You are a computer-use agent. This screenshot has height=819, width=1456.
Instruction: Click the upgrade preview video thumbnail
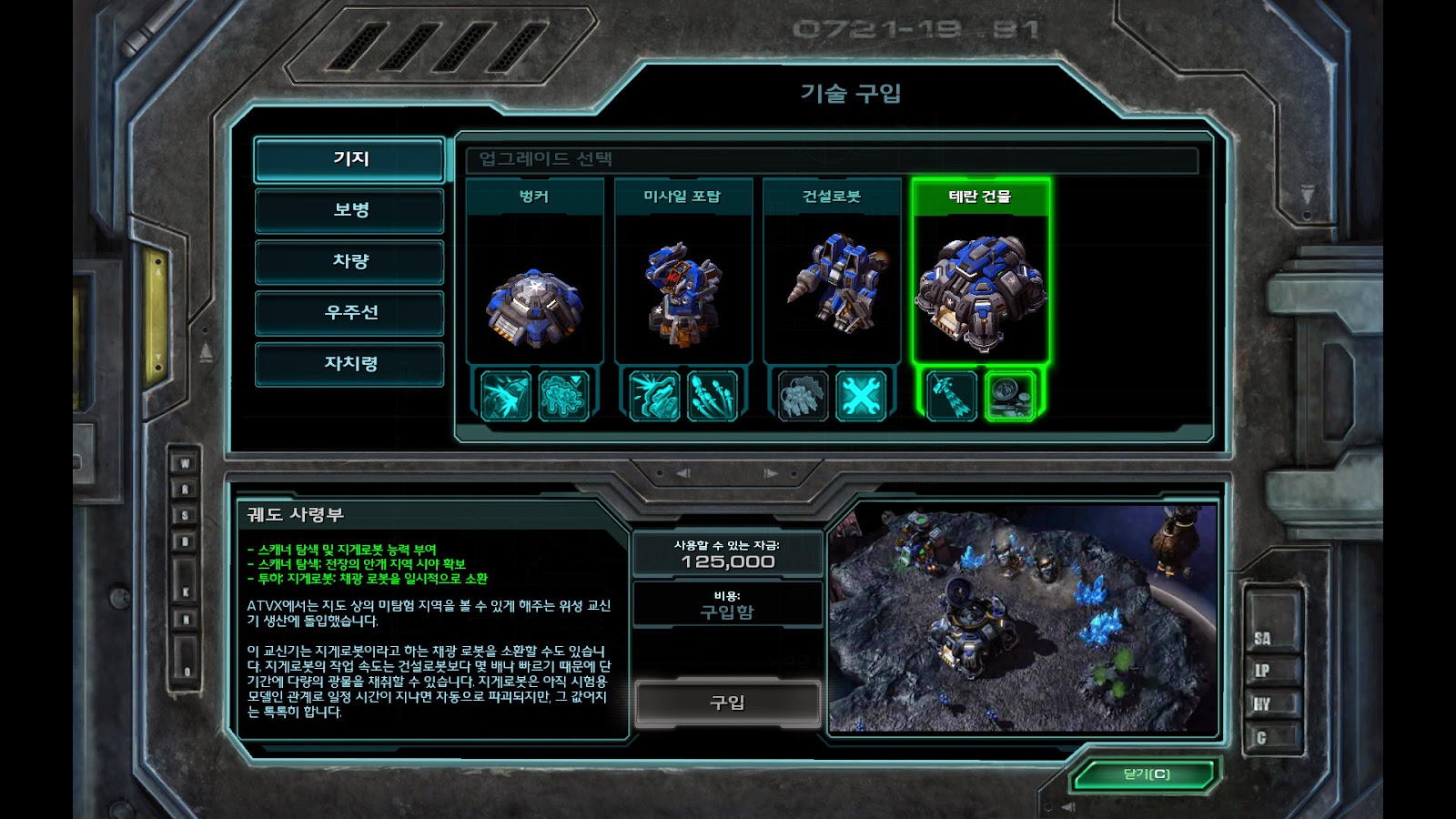coord(1023,619)
